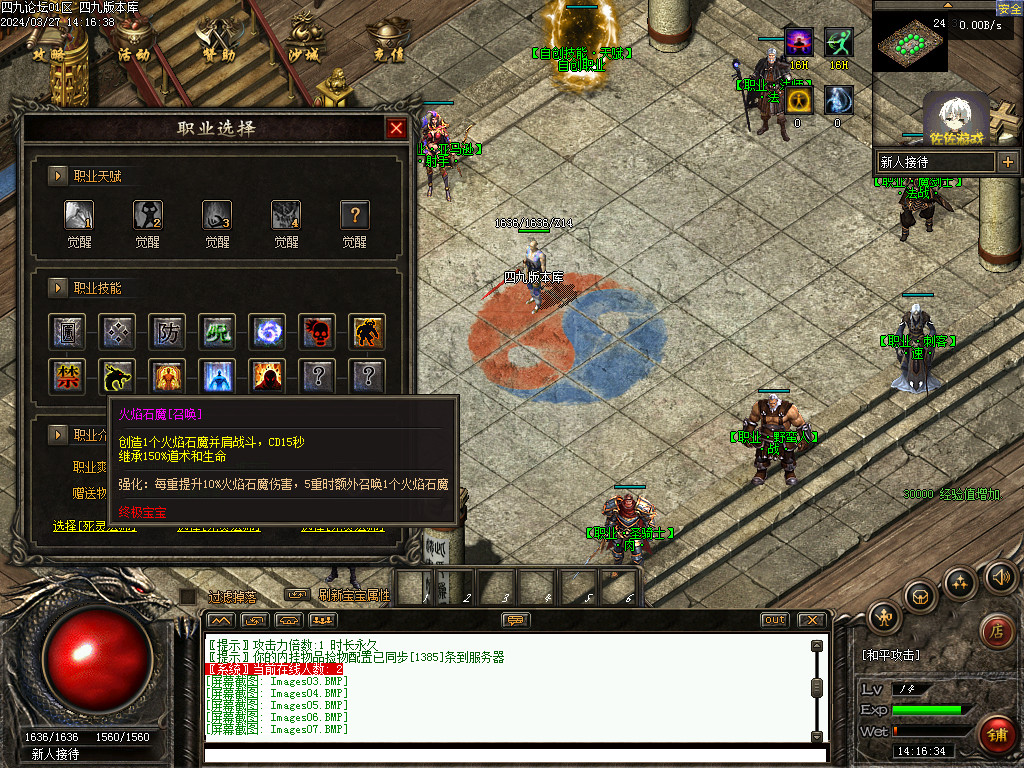This screenshot has height=768, width=1024.
Task: Close the 职业选择 class selection window
Action: point(396,128)
